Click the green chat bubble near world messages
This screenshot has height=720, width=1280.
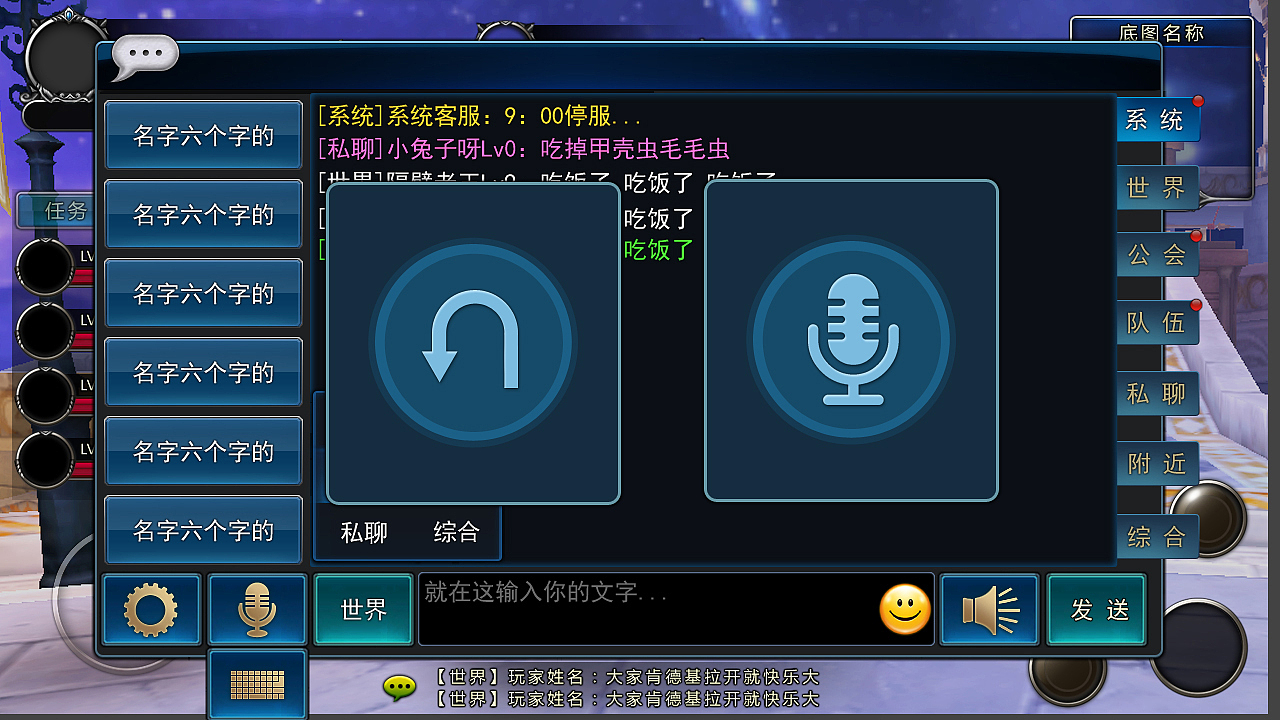pyautogui.click(x=399, y=689)
